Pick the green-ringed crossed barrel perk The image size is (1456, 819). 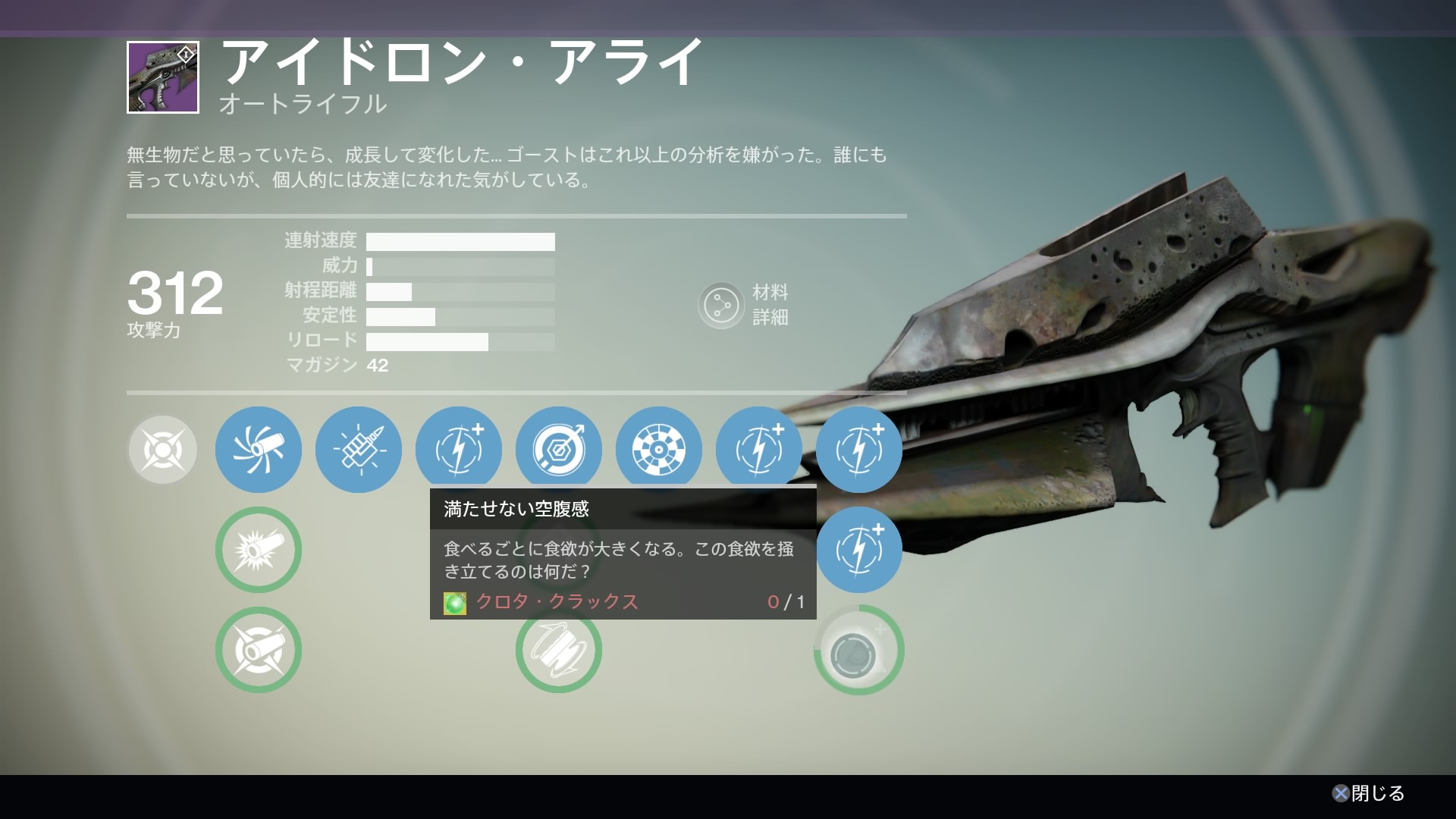pyautogui.click(x=259, y=650)
